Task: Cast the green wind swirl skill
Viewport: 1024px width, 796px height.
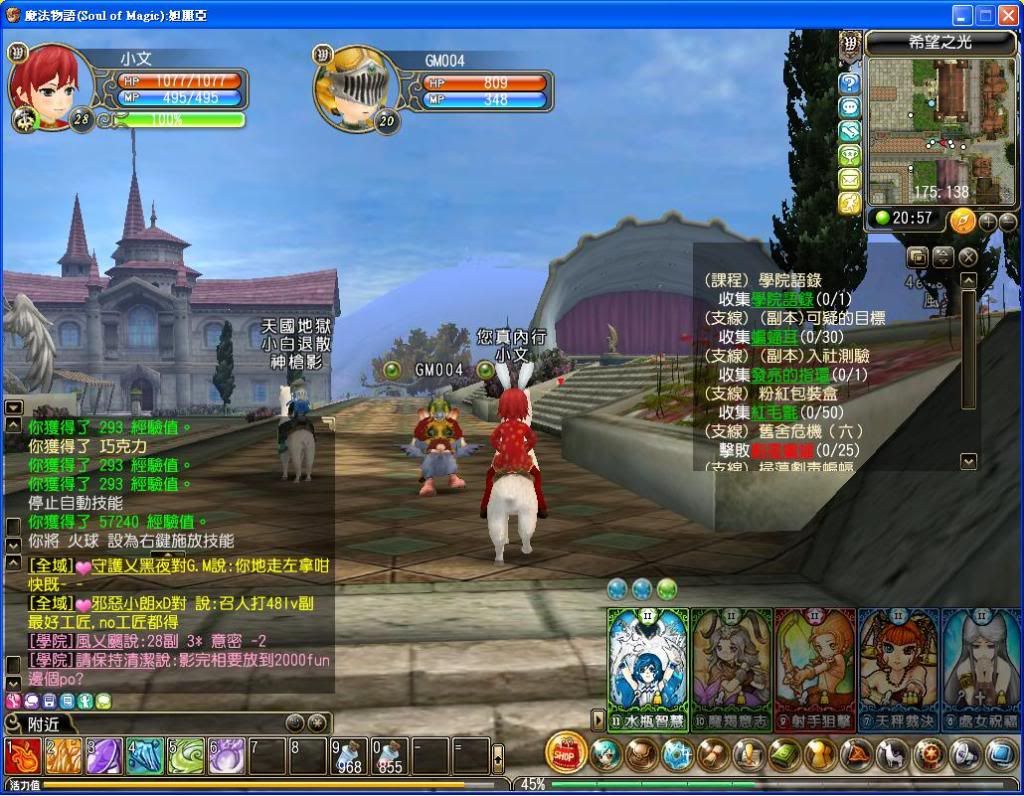Action: click(x=184, y=756)
